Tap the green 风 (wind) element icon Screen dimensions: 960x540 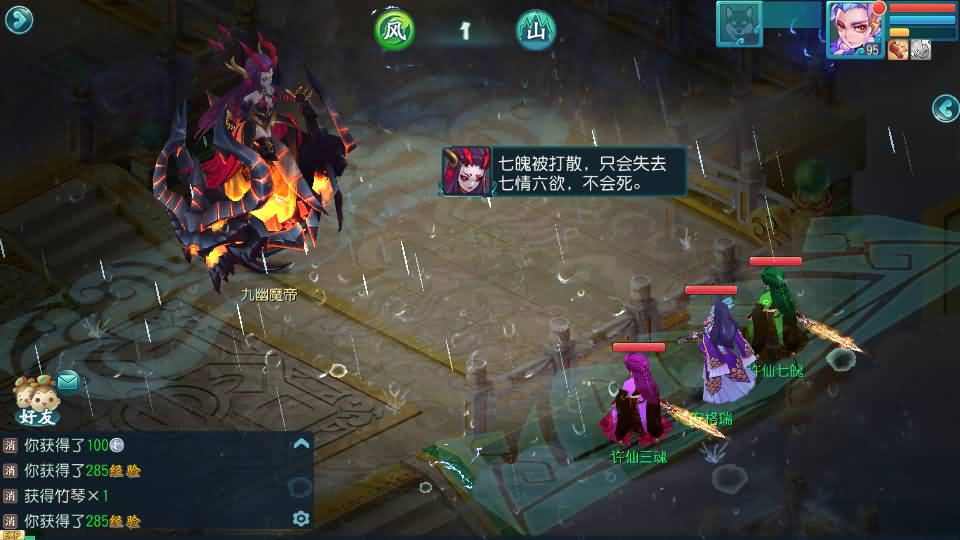(394, 31)
